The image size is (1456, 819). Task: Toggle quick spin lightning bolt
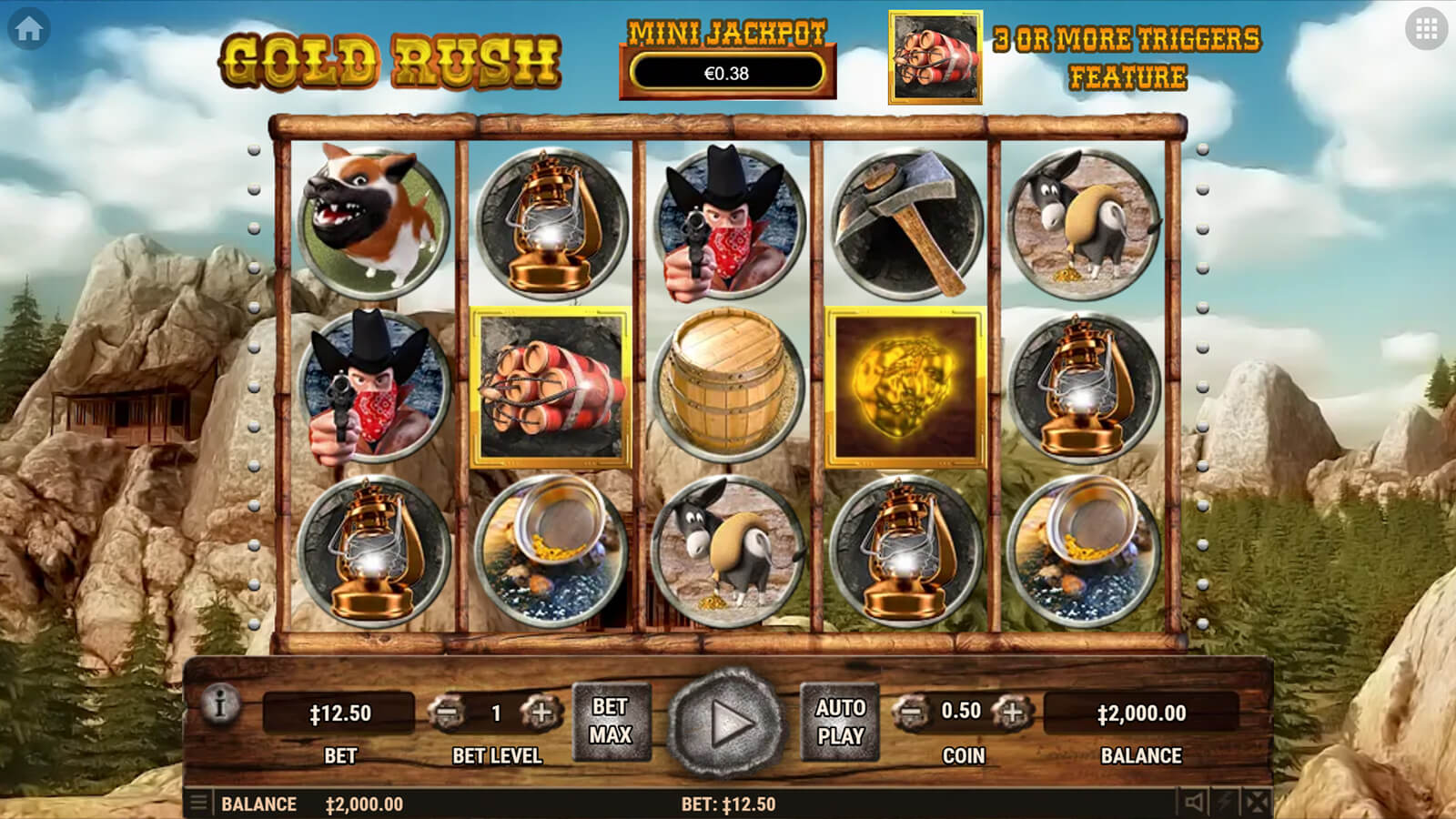point(1226,803)
